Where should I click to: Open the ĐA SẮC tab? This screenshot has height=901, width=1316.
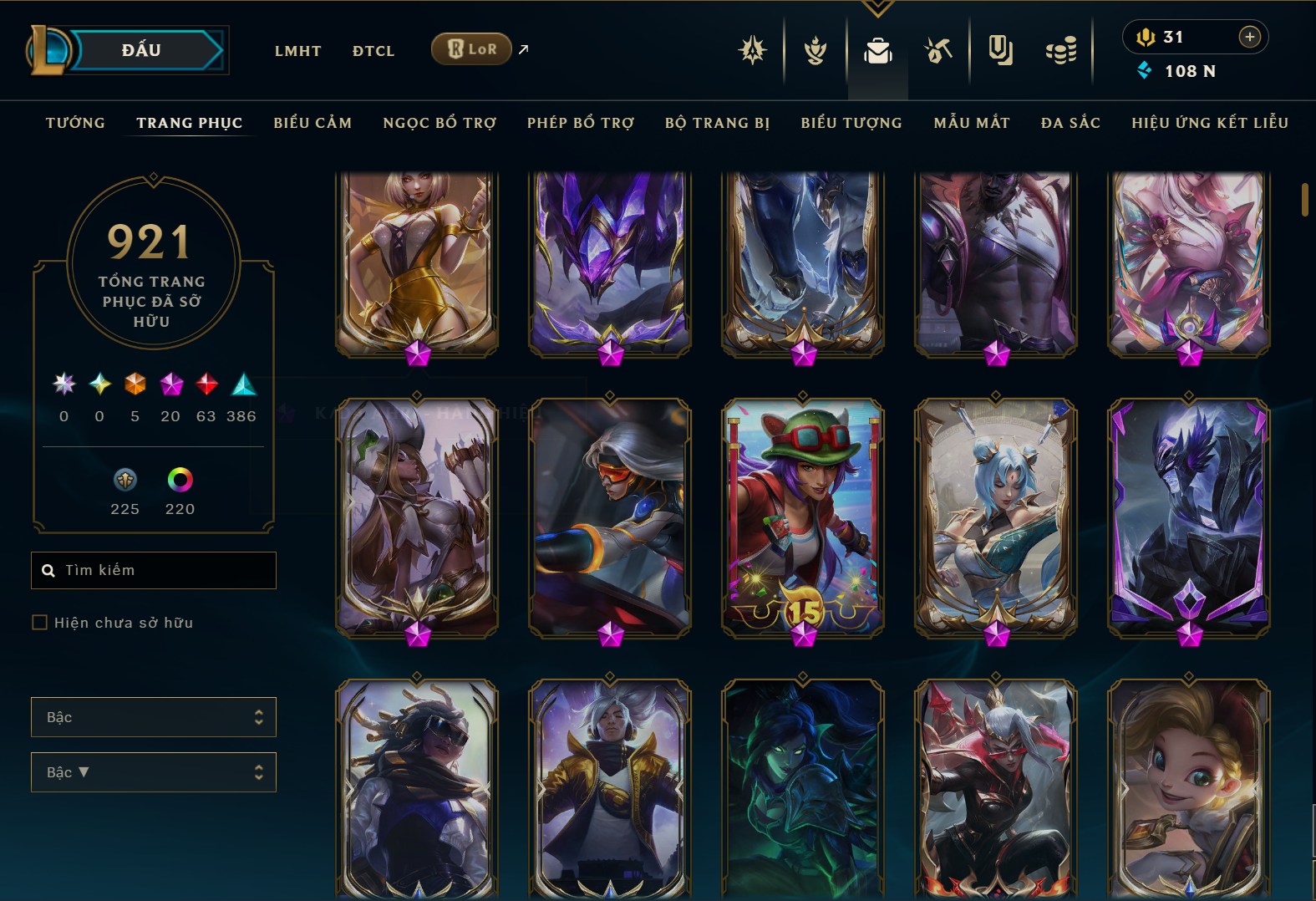coord(1070,123)
